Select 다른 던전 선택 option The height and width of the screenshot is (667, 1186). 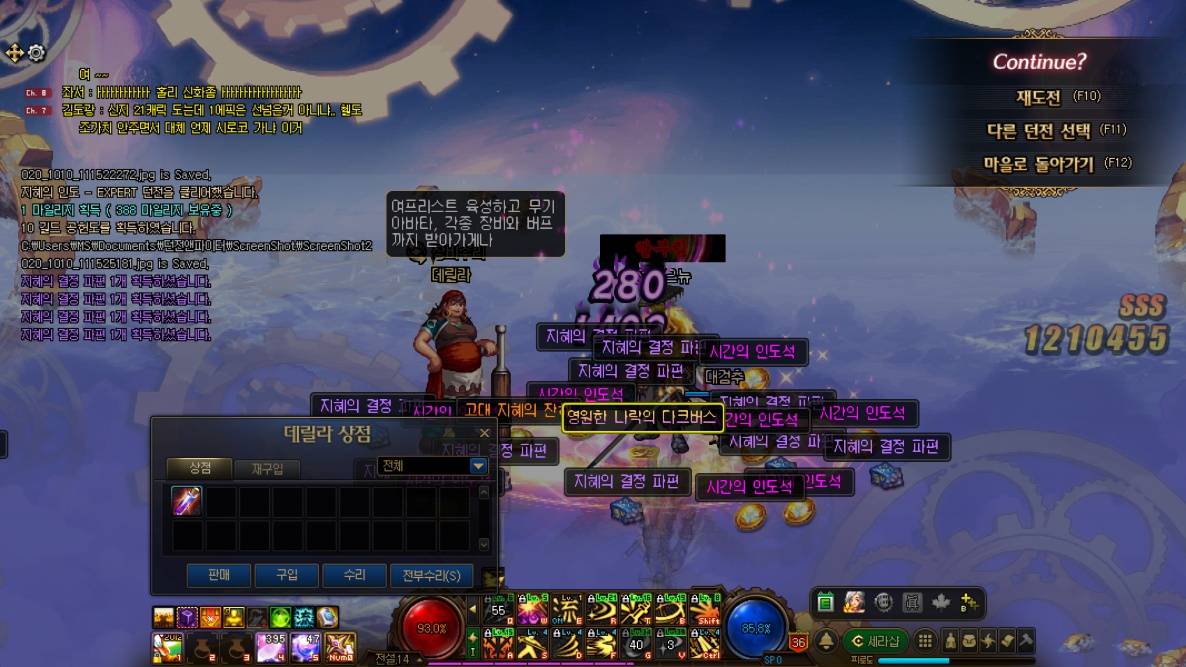pyautogui.click(x=1039, y=130)
